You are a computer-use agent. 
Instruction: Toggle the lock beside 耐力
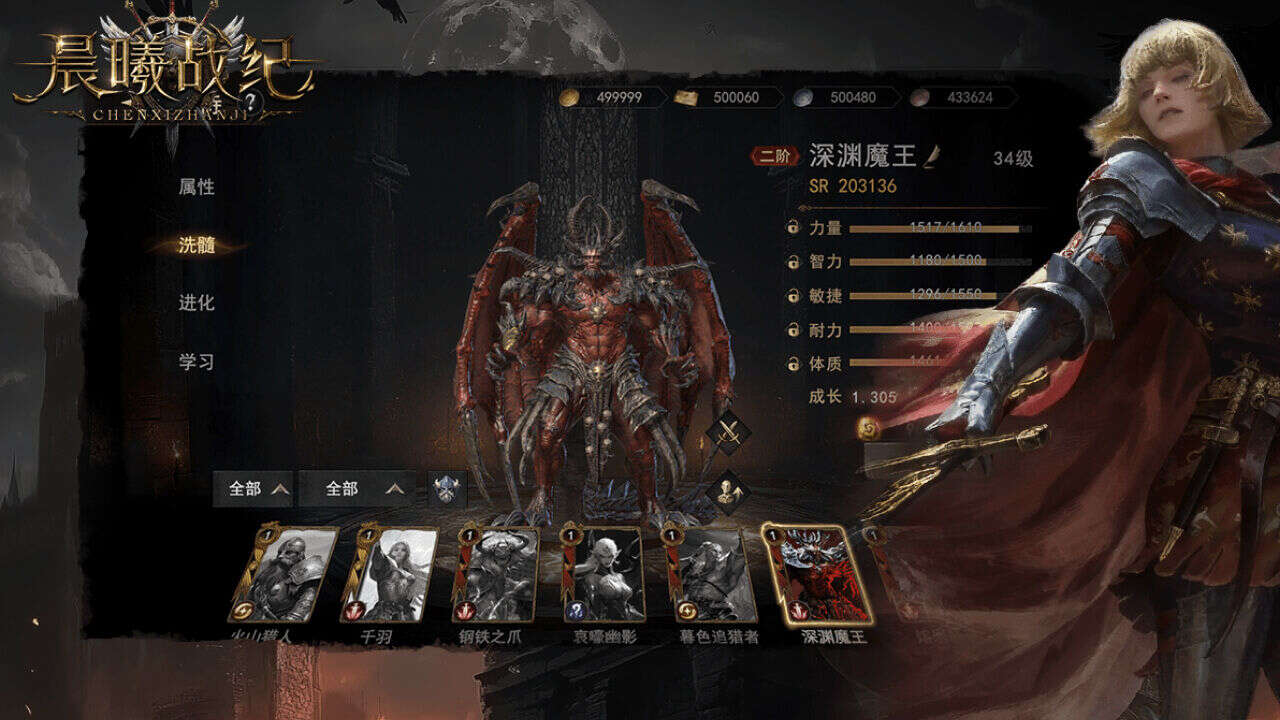pyautogui.click(x=793, y=329)
